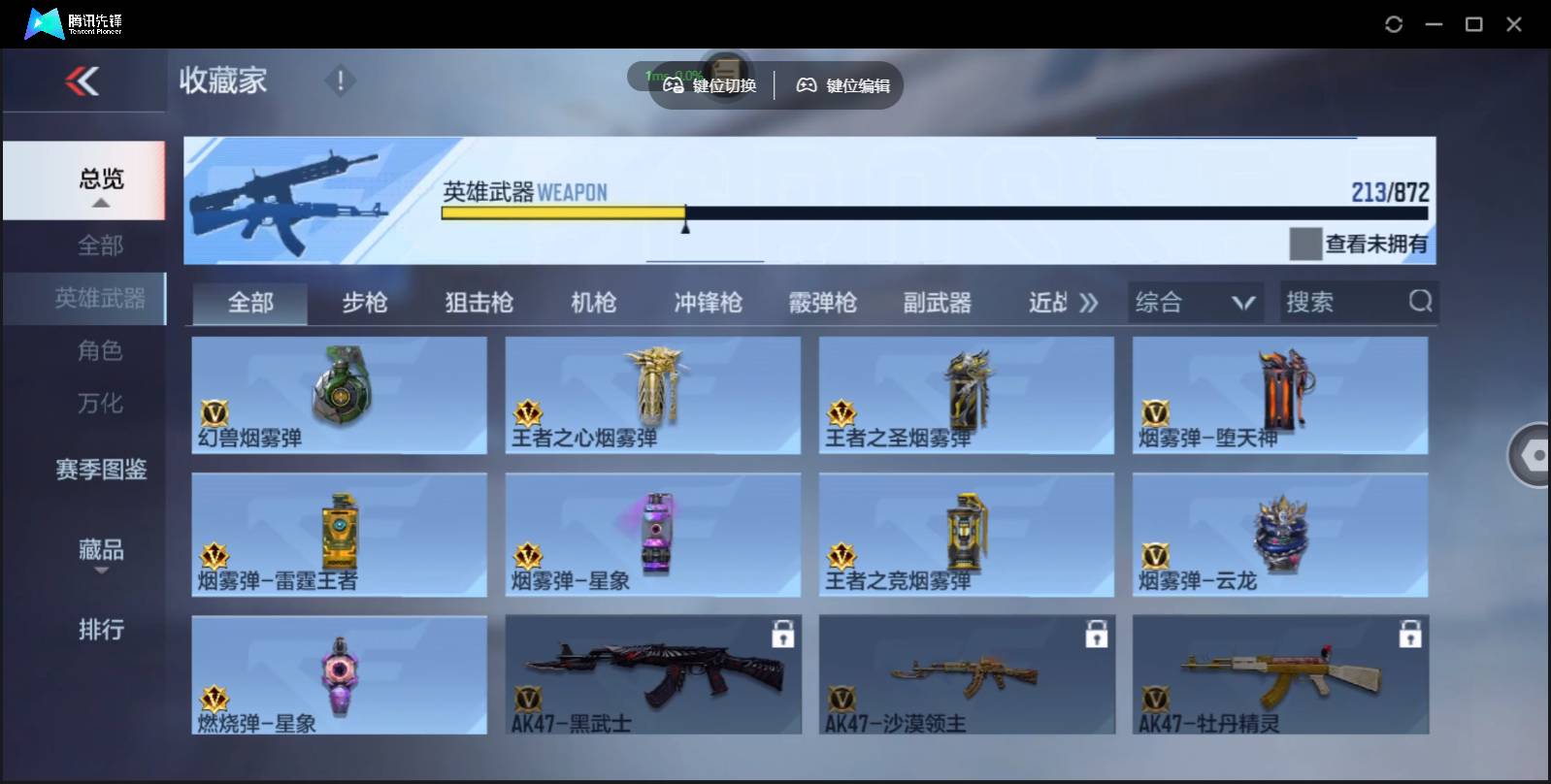1551x784 pixels.
Task: Open the 键位切换 keyboard mapping icon
Action: [x=674, y=84]
